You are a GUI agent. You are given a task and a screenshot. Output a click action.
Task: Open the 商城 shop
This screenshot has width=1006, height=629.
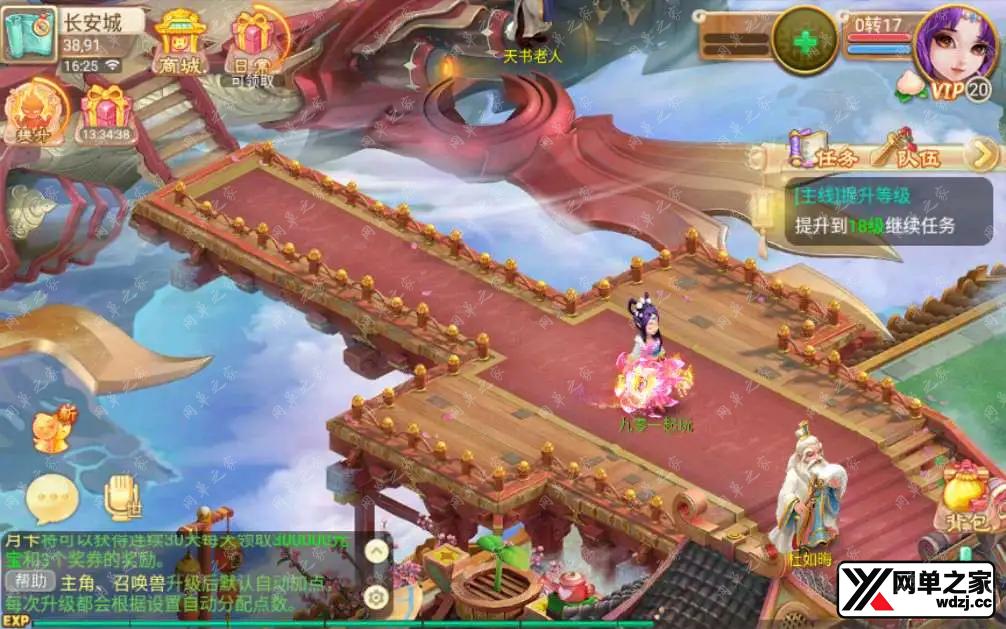click(x=179, y=41)
